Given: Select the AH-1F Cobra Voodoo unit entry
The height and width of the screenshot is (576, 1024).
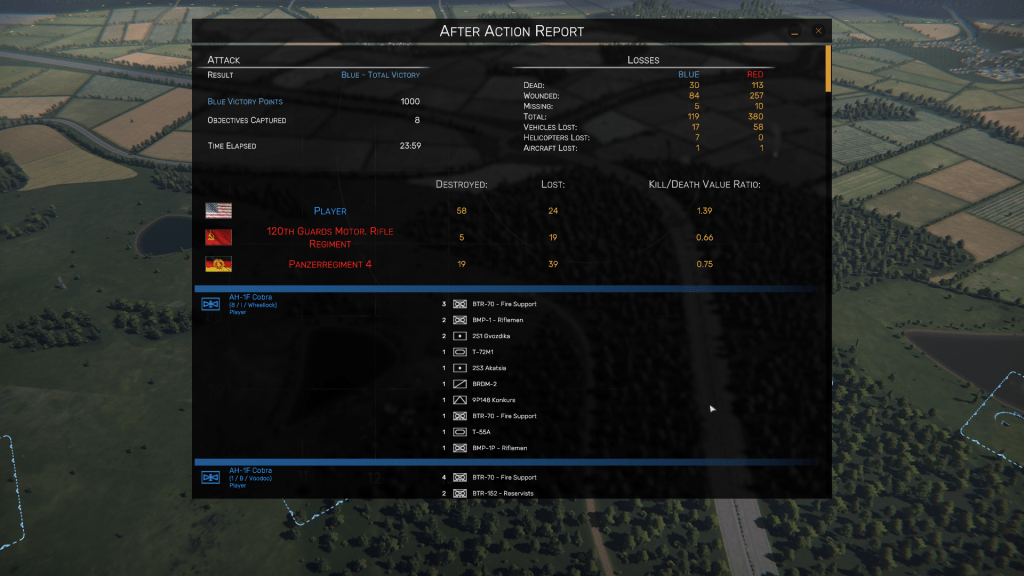Looking at the screenshot, I should click(249, 471).
